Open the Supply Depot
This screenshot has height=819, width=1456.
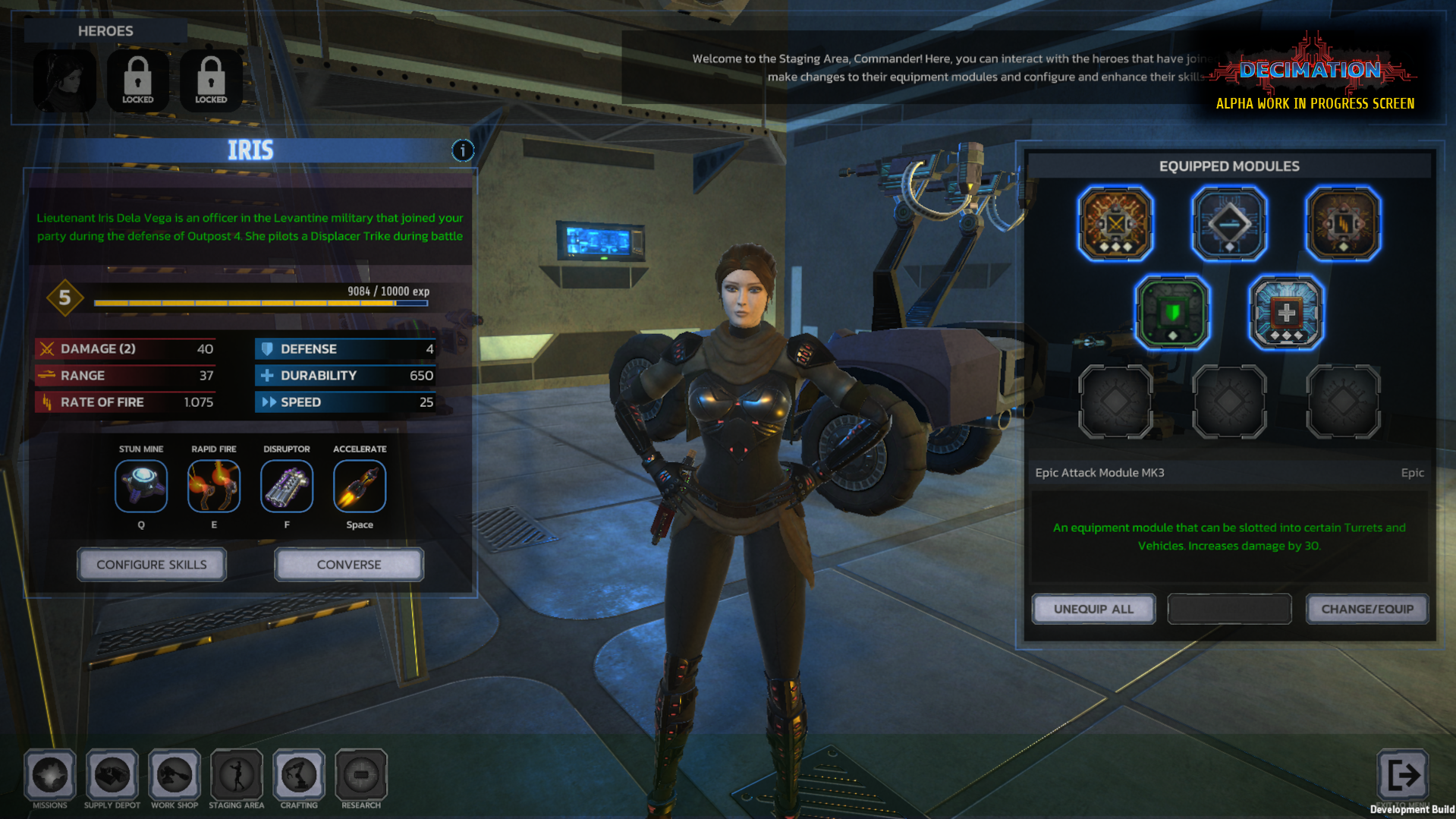click(x=112, y=775)
